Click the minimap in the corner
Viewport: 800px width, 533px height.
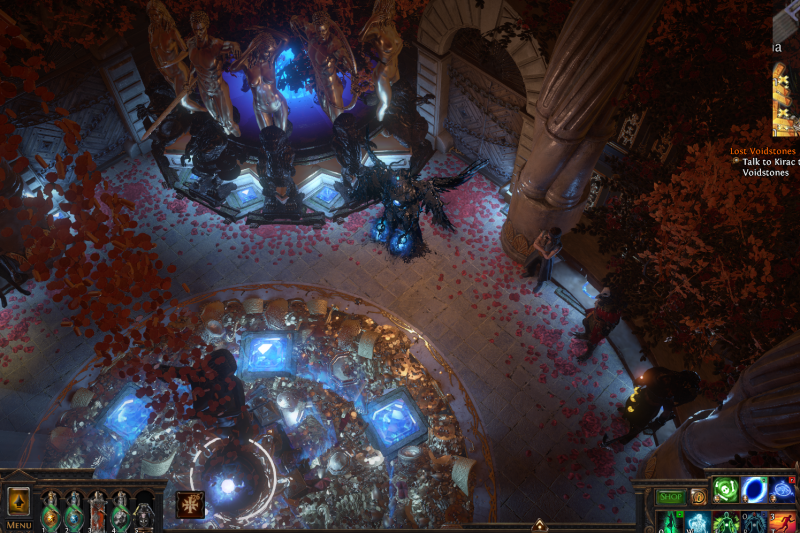pos(786,98)
